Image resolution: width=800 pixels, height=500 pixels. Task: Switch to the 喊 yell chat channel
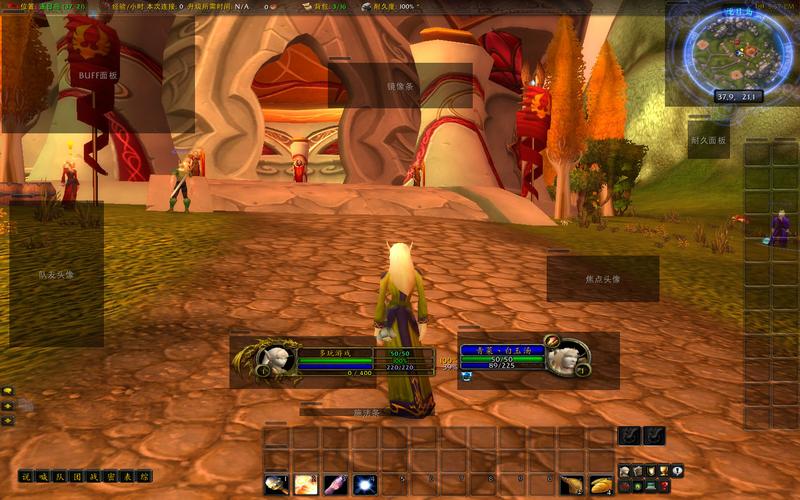(43, 476)
